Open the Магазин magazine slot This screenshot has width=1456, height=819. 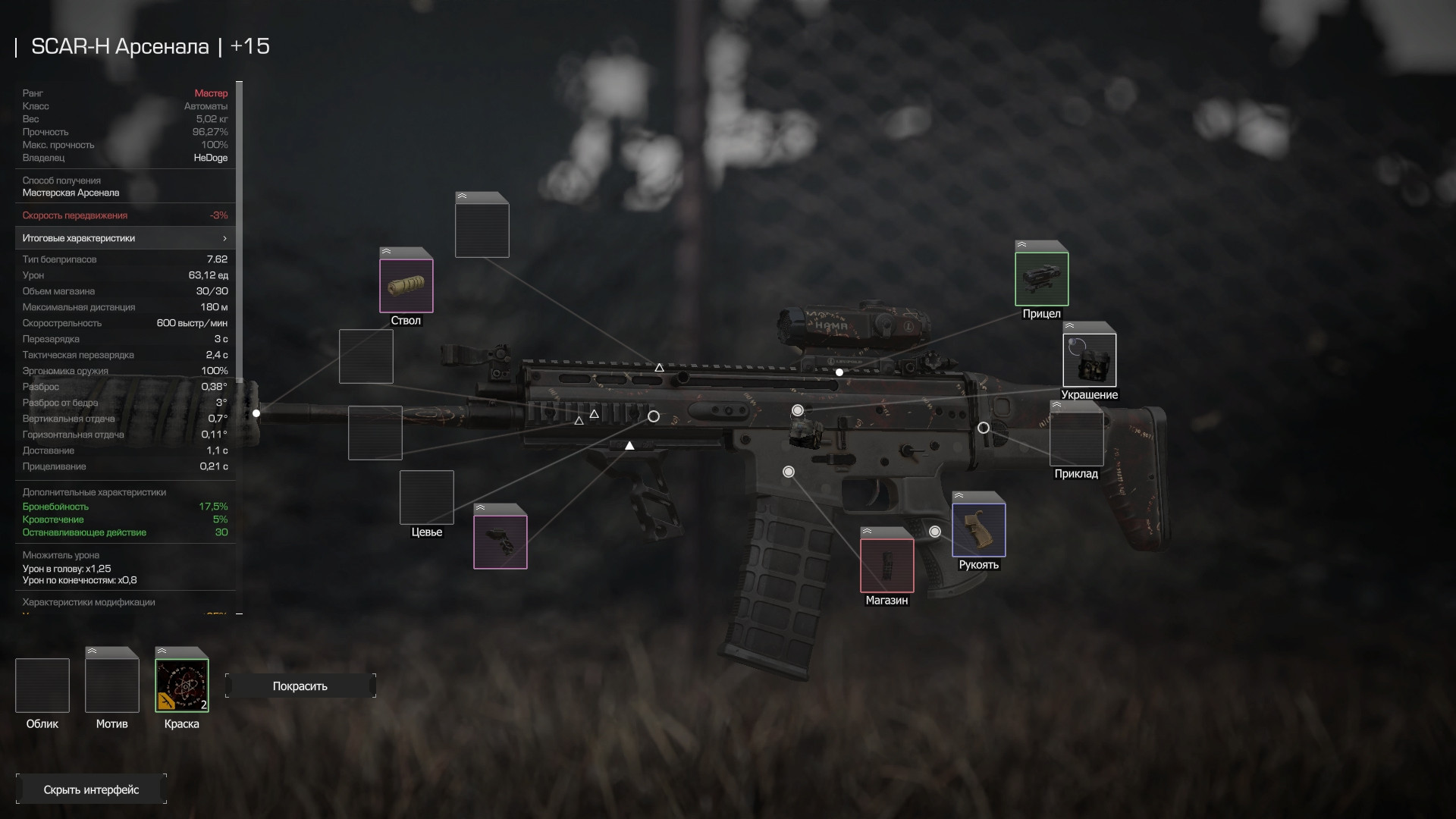(887, 565)
